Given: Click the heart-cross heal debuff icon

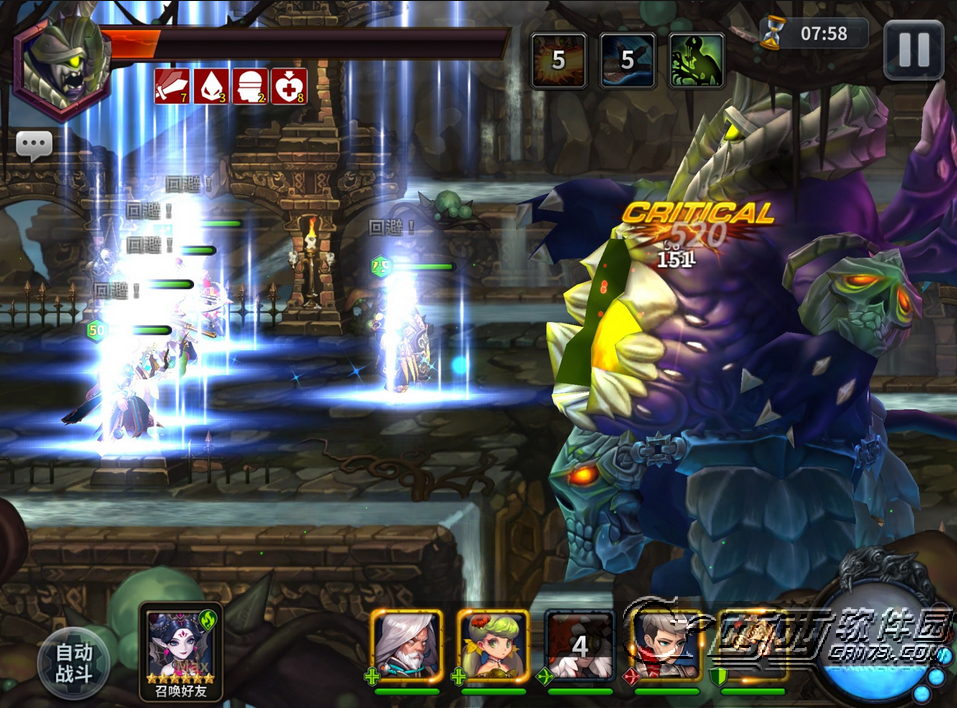Looking at the screenshot, I should point(287,87).
